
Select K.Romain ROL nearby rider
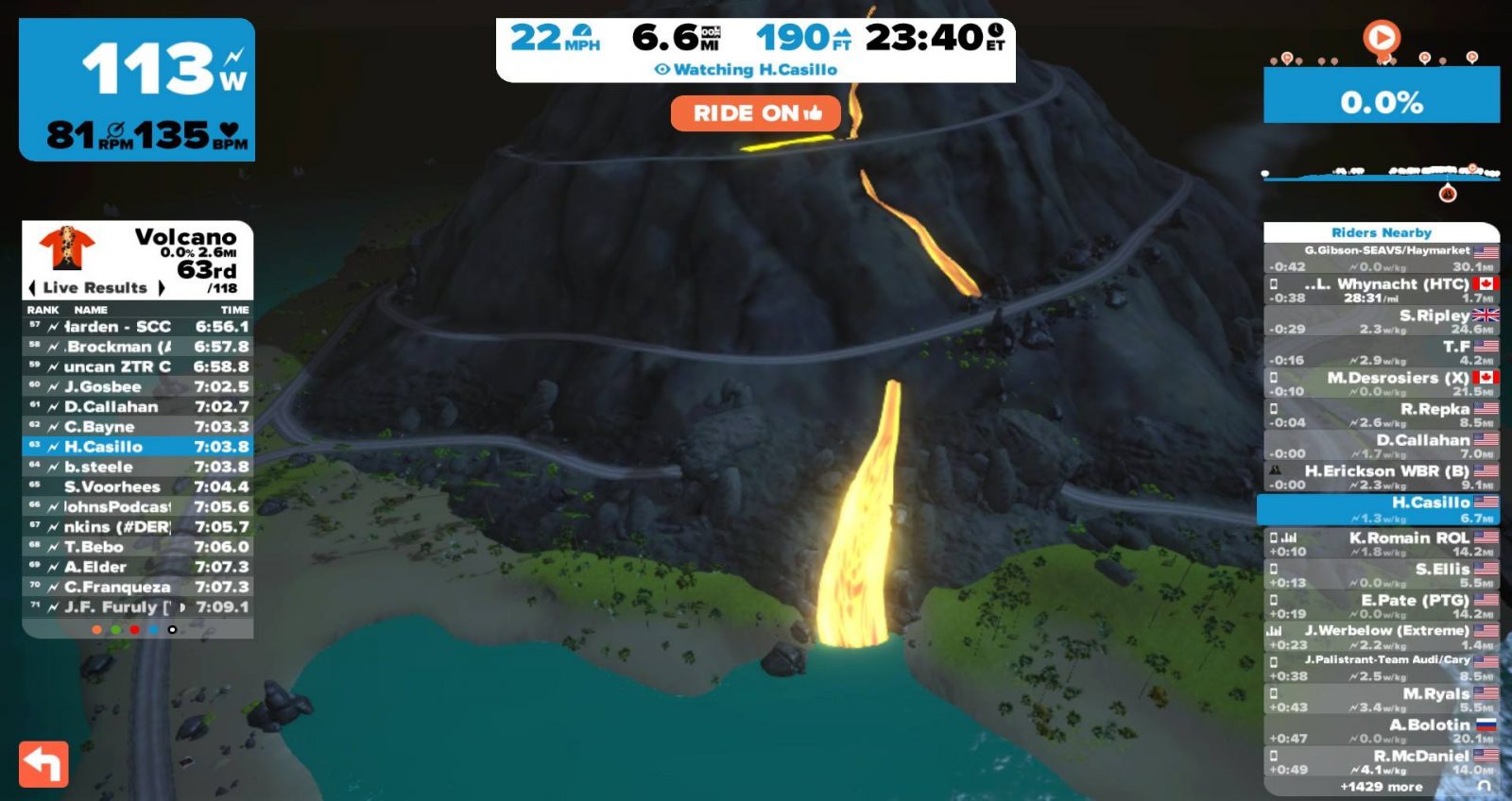click(1382, 543)
